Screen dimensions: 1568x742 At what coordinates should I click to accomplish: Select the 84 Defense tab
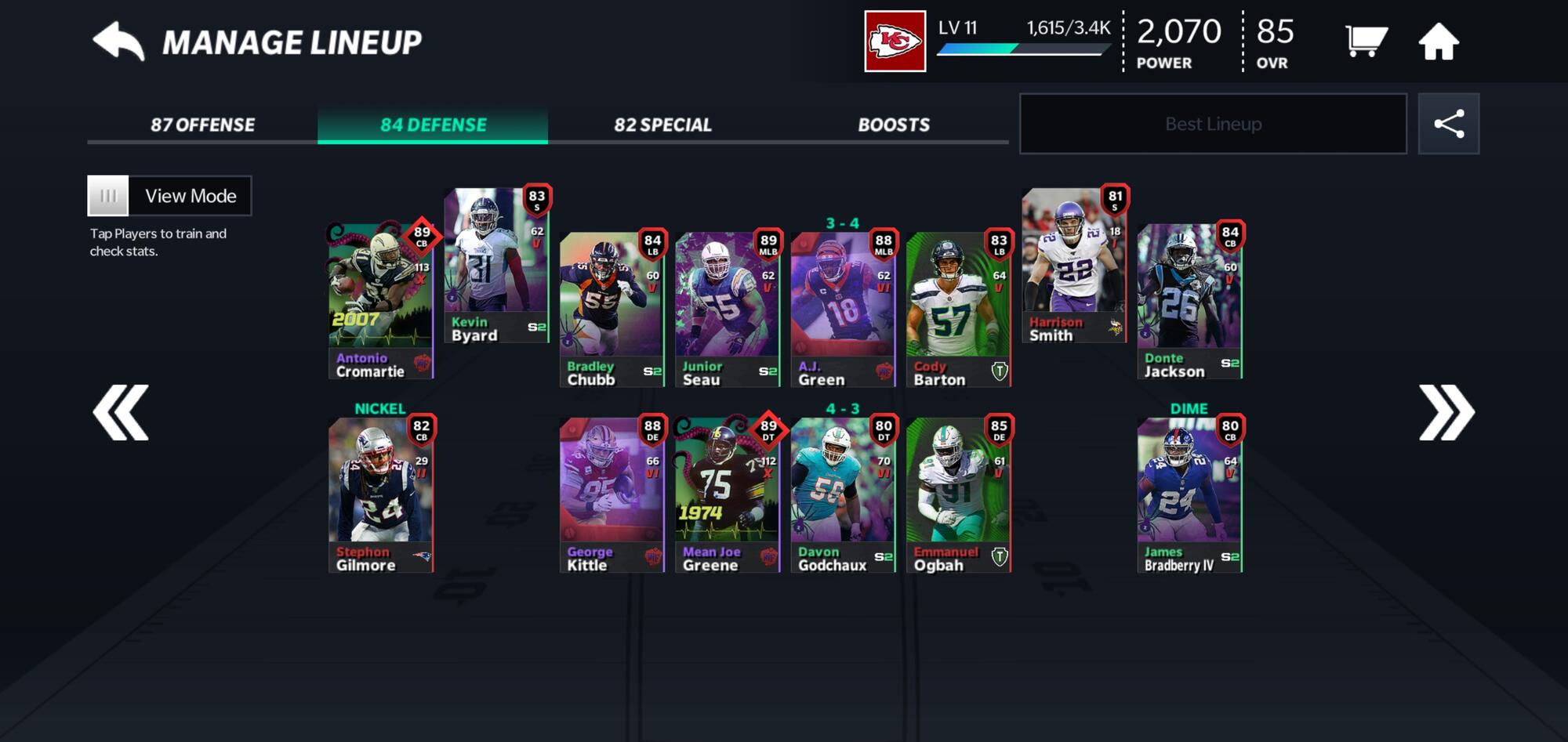point(433,125)
